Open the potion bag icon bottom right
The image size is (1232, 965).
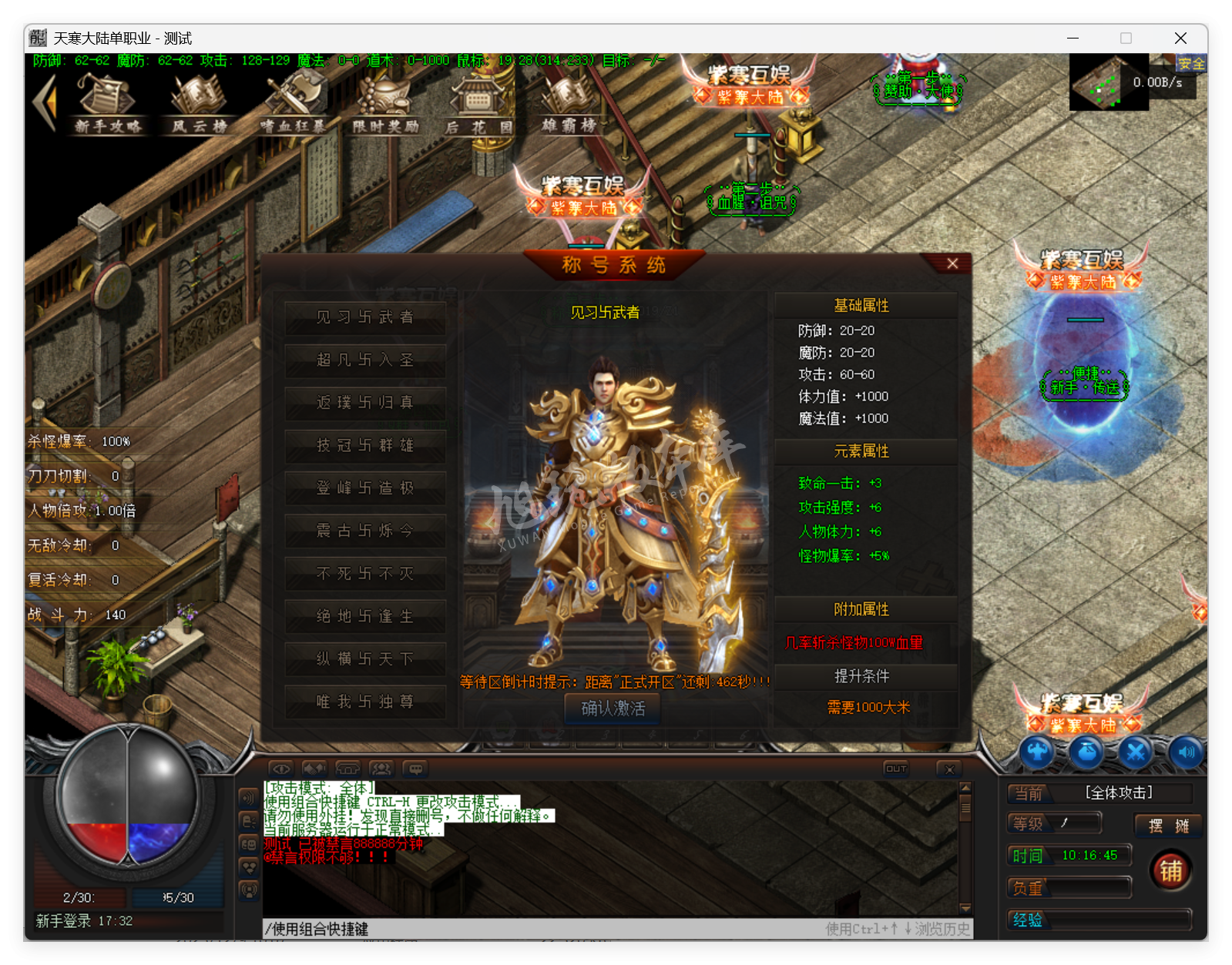[1086, 753]
